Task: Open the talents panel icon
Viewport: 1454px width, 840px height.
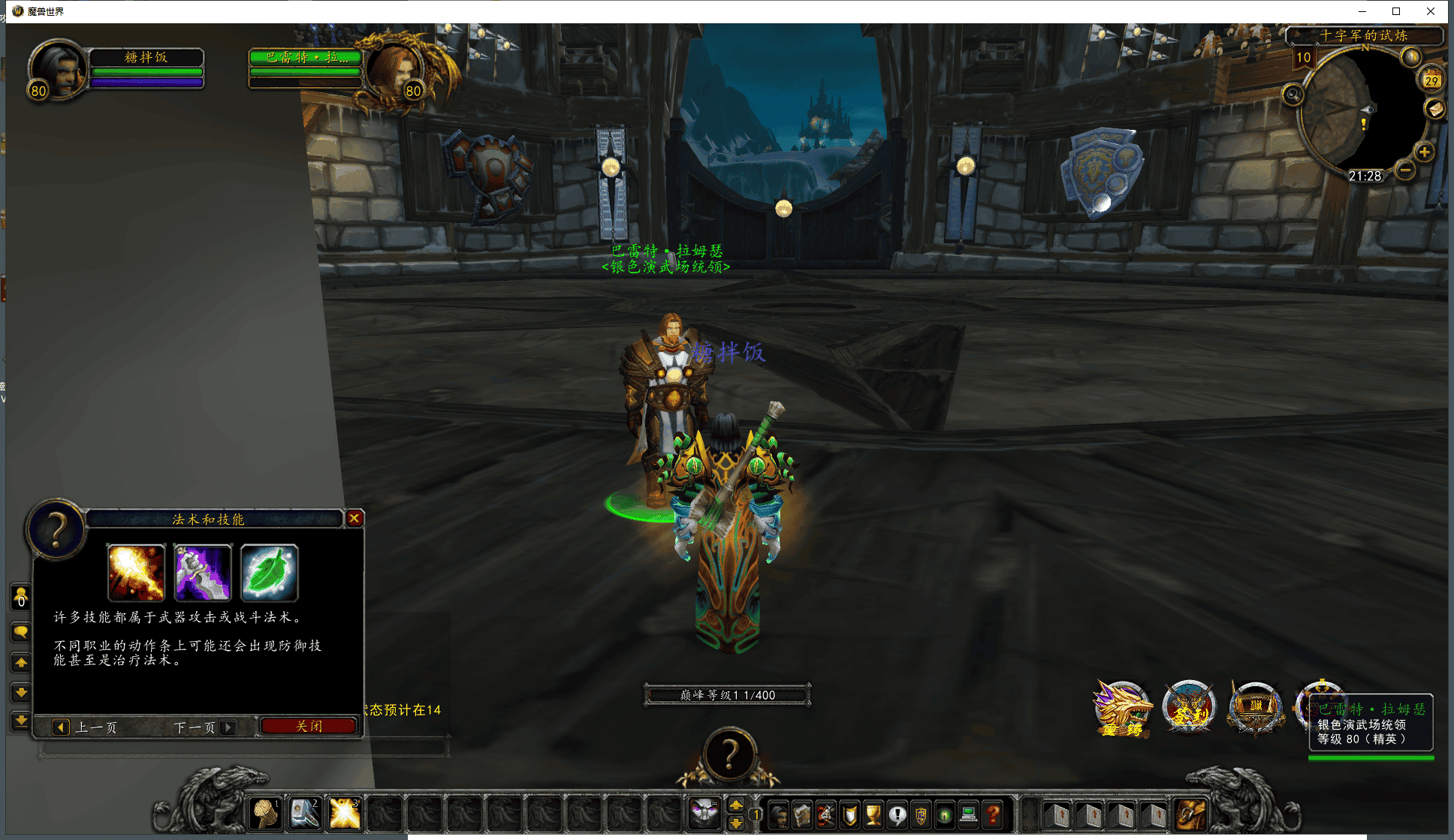Action: point(825,814)
